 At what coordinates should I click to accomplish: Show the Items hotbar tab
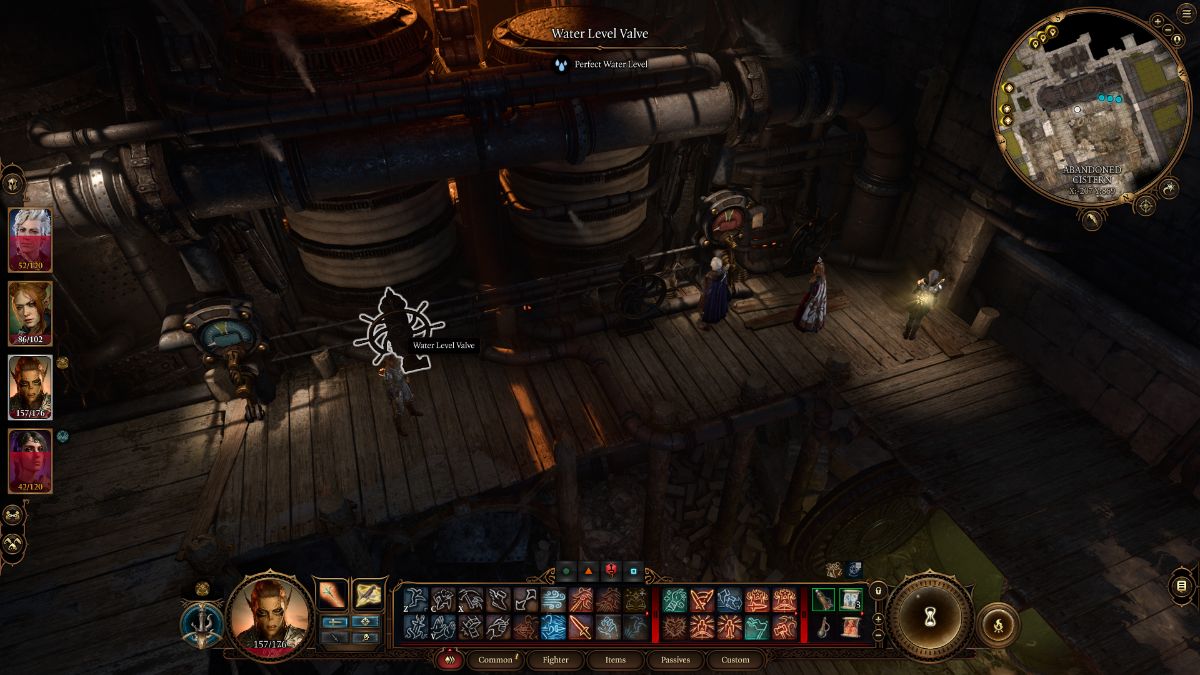[615, 660]
